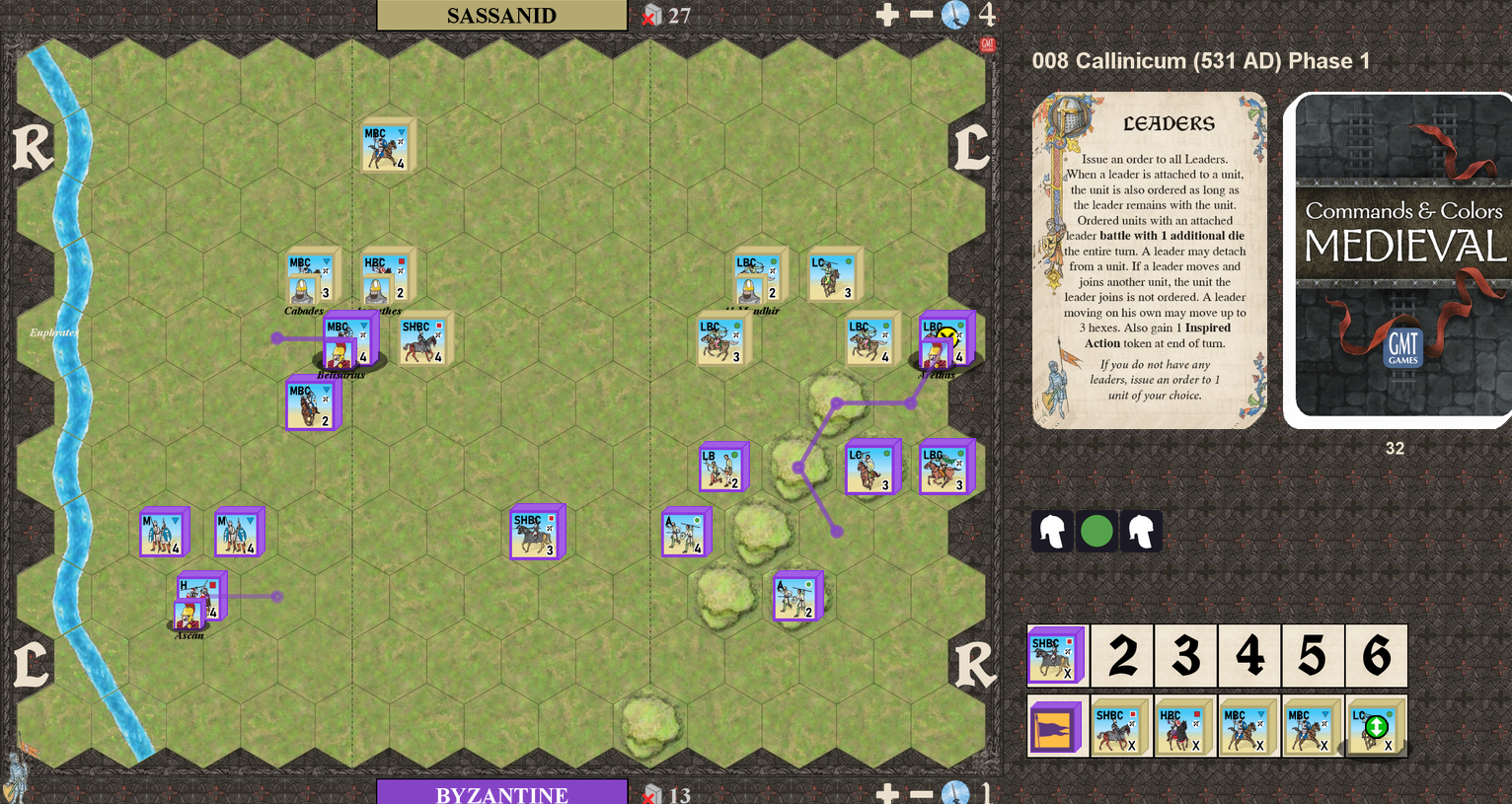Click victory track space number 6

click(x=1376, y=655)
